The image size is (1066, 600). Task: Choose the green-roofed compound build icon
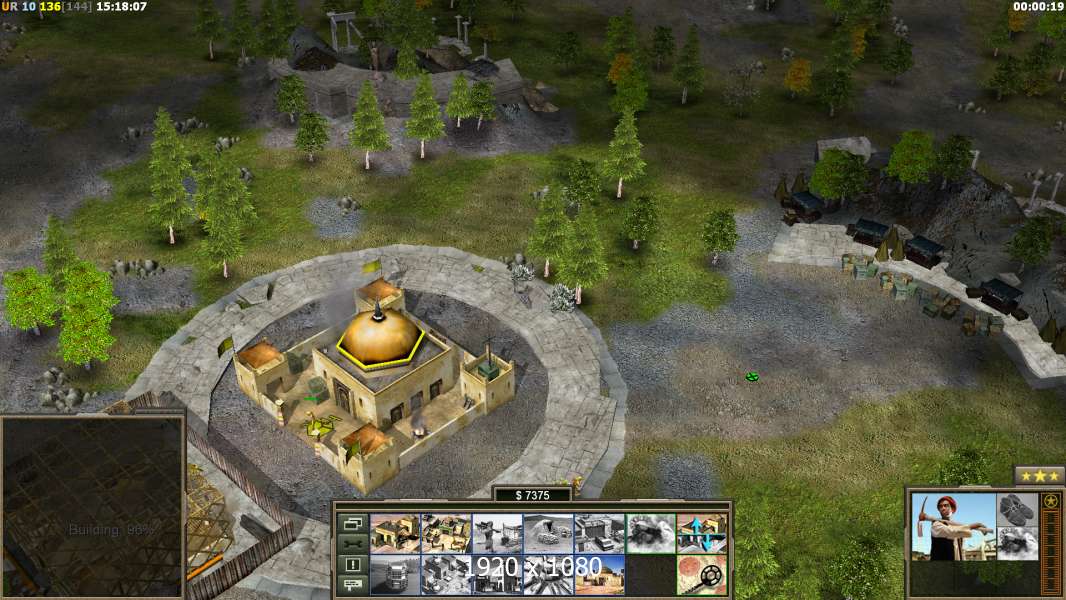(446, 534)
